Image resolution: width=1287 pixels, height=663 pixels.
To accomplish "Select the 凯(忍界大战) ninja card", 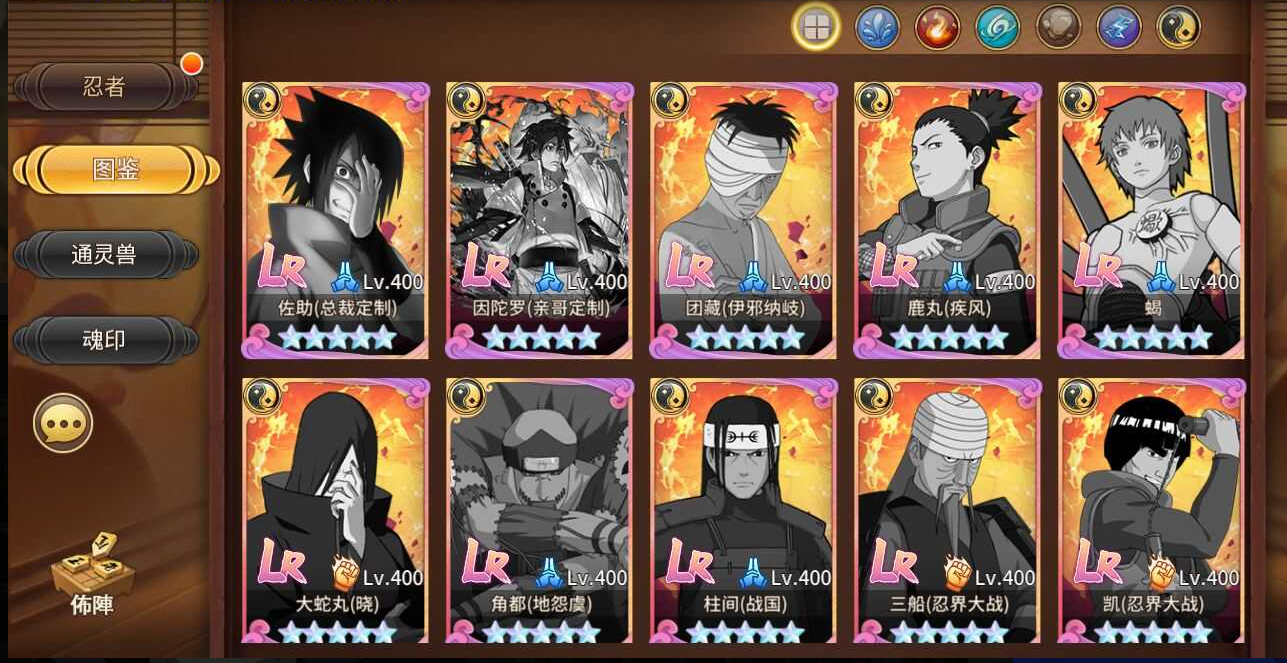I will point(1152,510).
